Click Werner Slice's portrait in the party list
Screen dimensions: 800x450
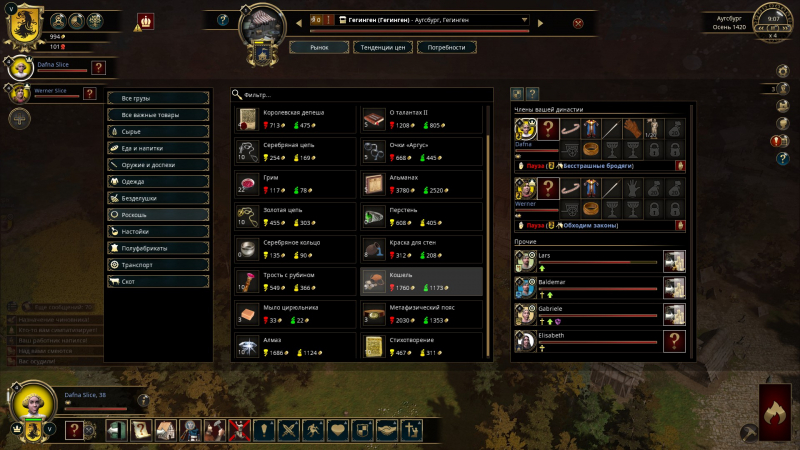(18, 94)
